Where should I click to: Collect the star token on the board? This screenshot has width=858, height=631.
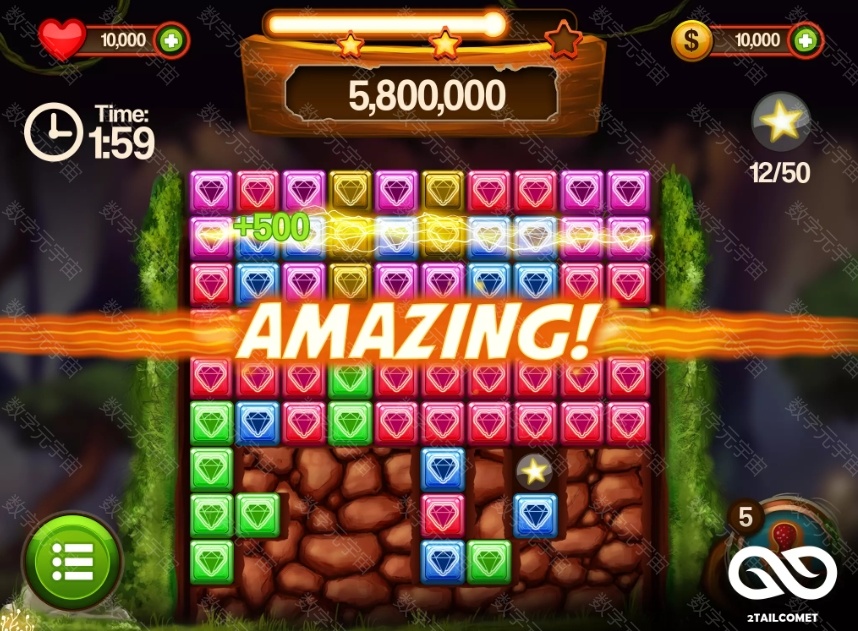[x=535, y=469]
